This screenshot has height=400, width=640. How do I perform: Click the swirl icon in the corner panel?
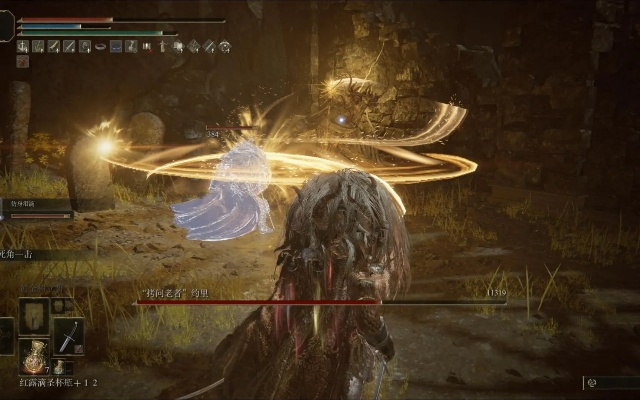(x=592, y=383)
